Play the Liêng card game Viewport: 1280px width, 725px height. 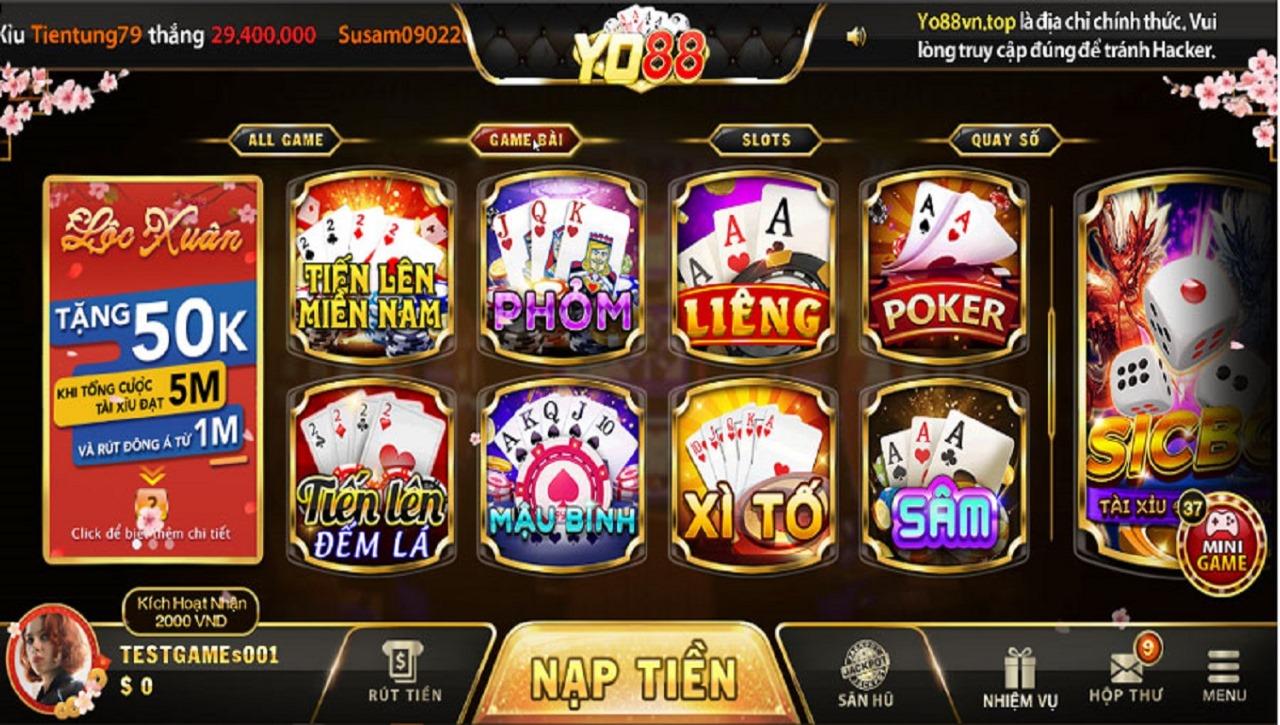coord(753,265)
